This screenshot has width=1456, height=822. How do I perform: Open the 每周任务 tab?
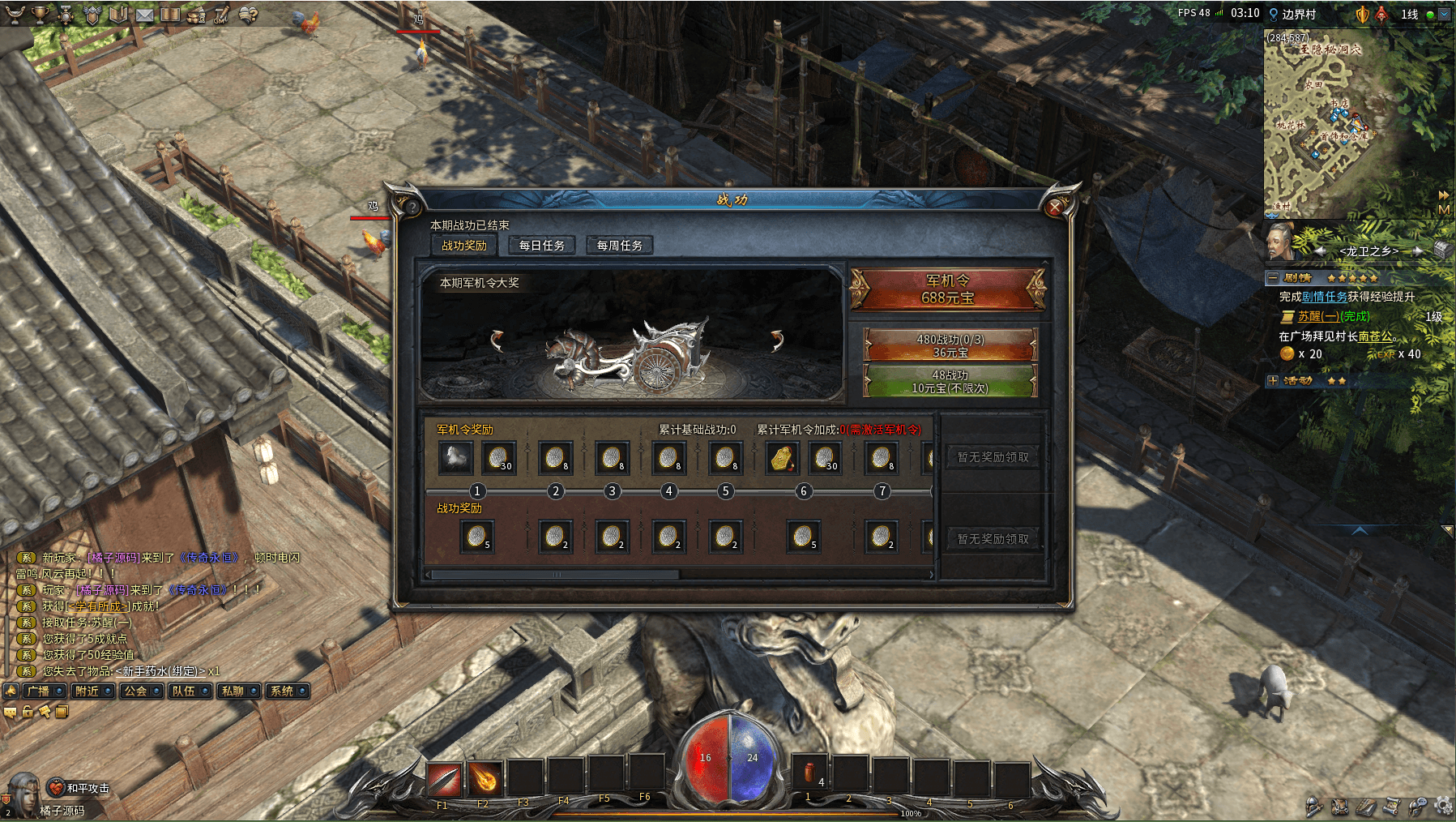(619, 246)
